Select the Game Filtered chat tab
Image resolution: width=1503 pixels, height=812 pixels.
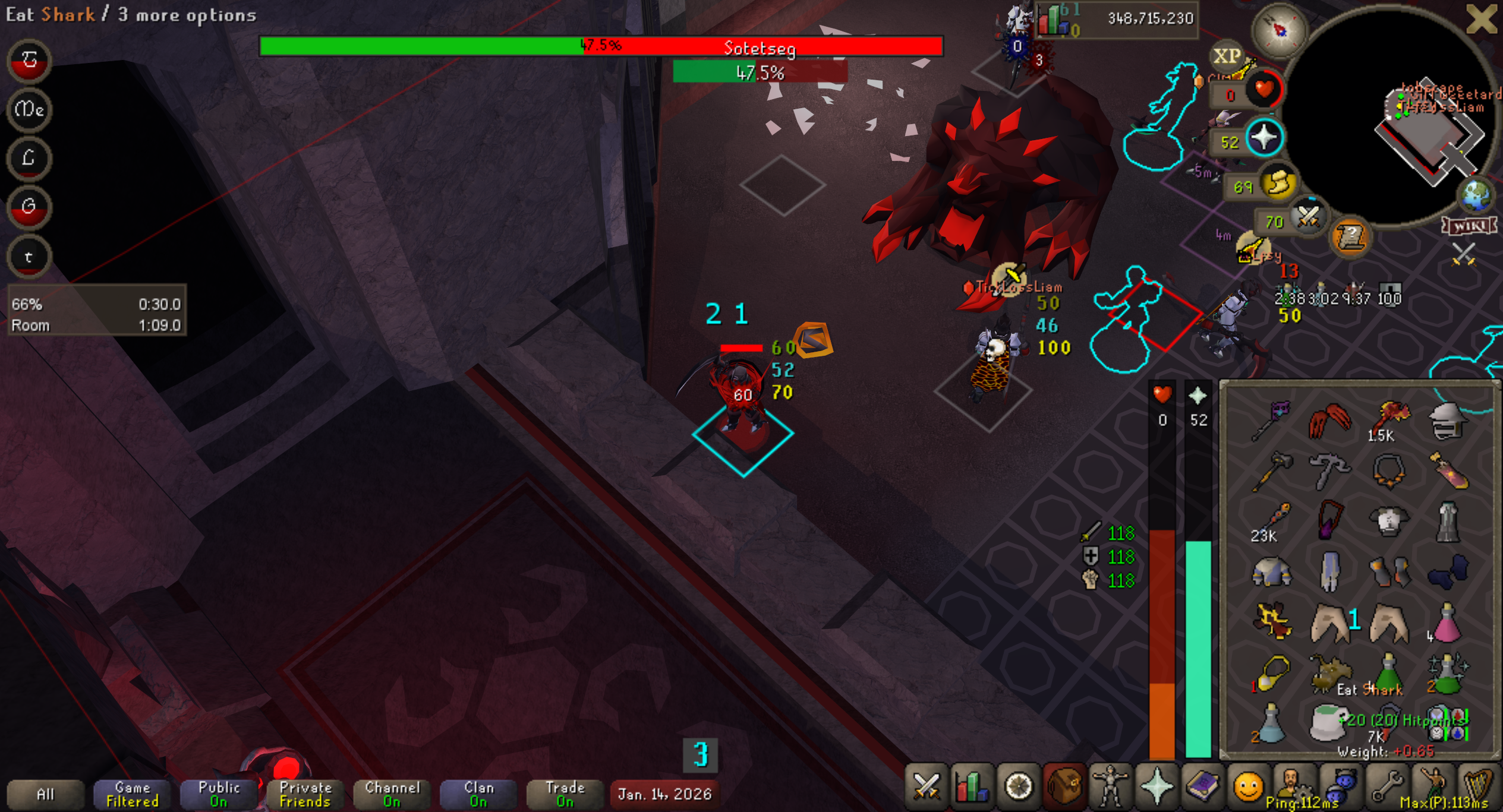click(132, 794)
